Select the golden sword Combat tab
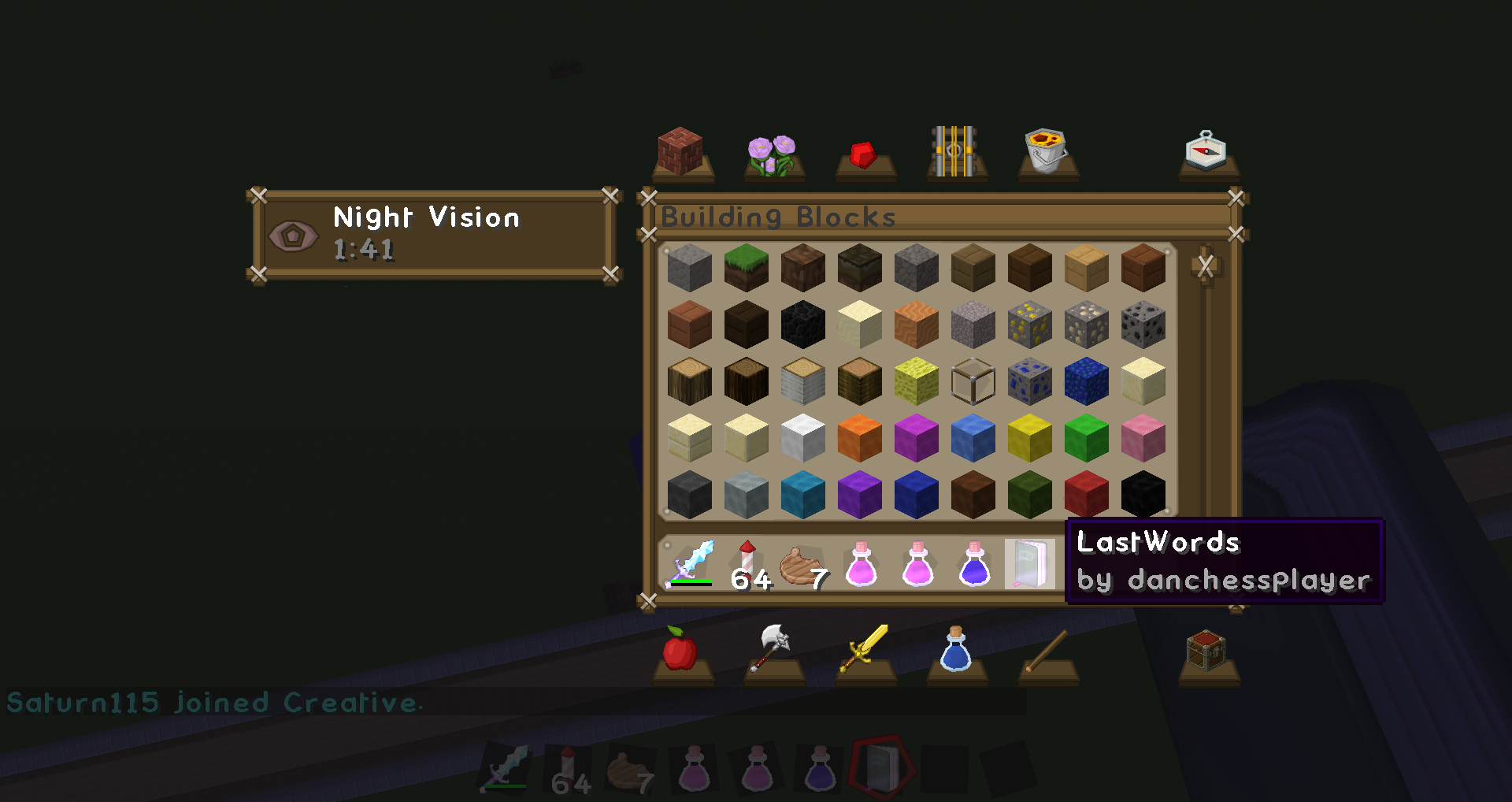Screen dimensions: 1512x802 pos(864,649)
